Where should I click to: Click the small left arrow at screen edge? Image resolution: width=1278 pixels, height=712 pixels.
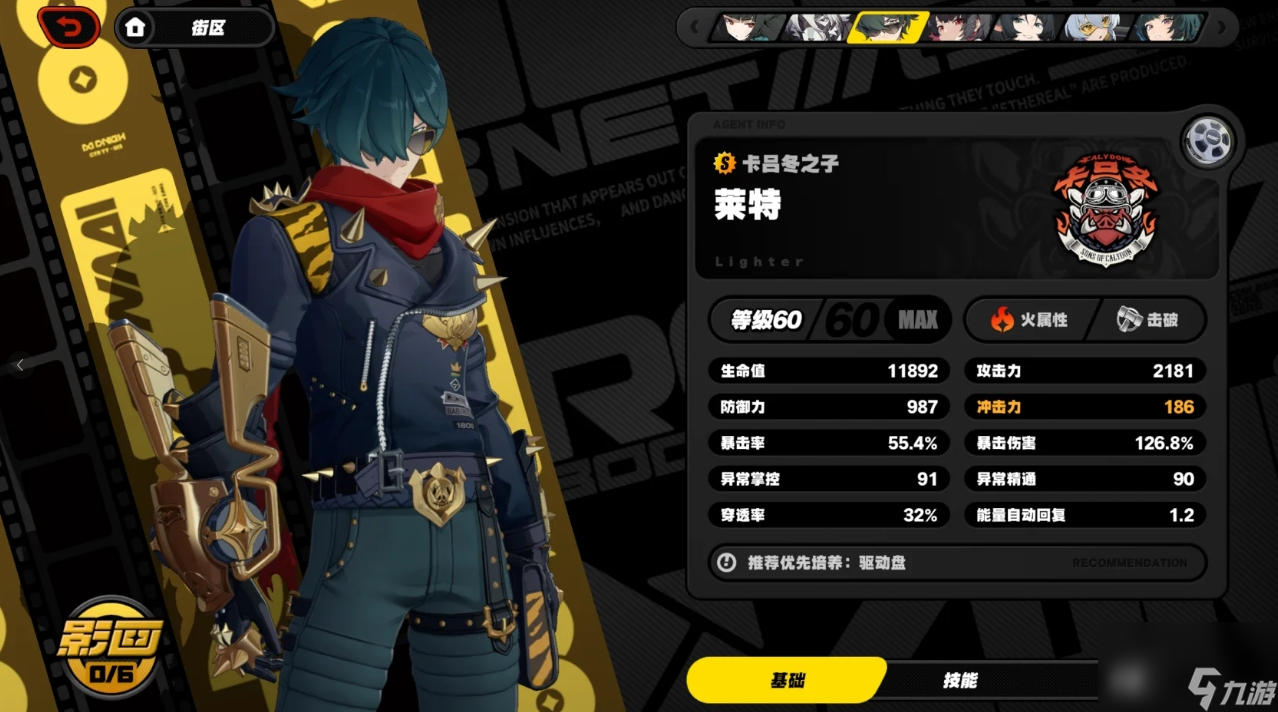click(x=19, y=366)
